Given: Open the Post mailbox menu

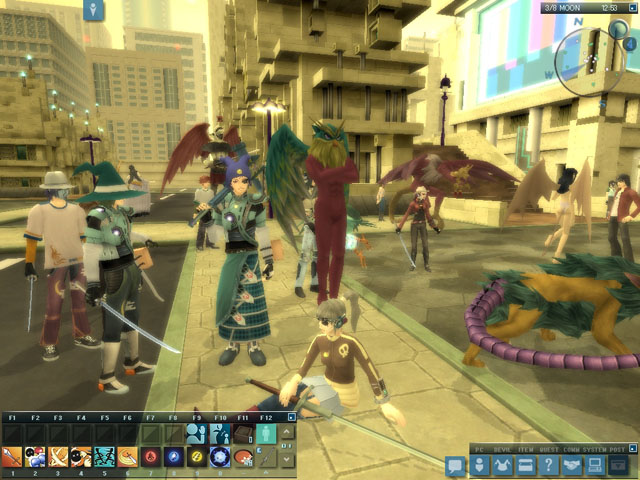Looking at the screenshot, I should 618,465.
